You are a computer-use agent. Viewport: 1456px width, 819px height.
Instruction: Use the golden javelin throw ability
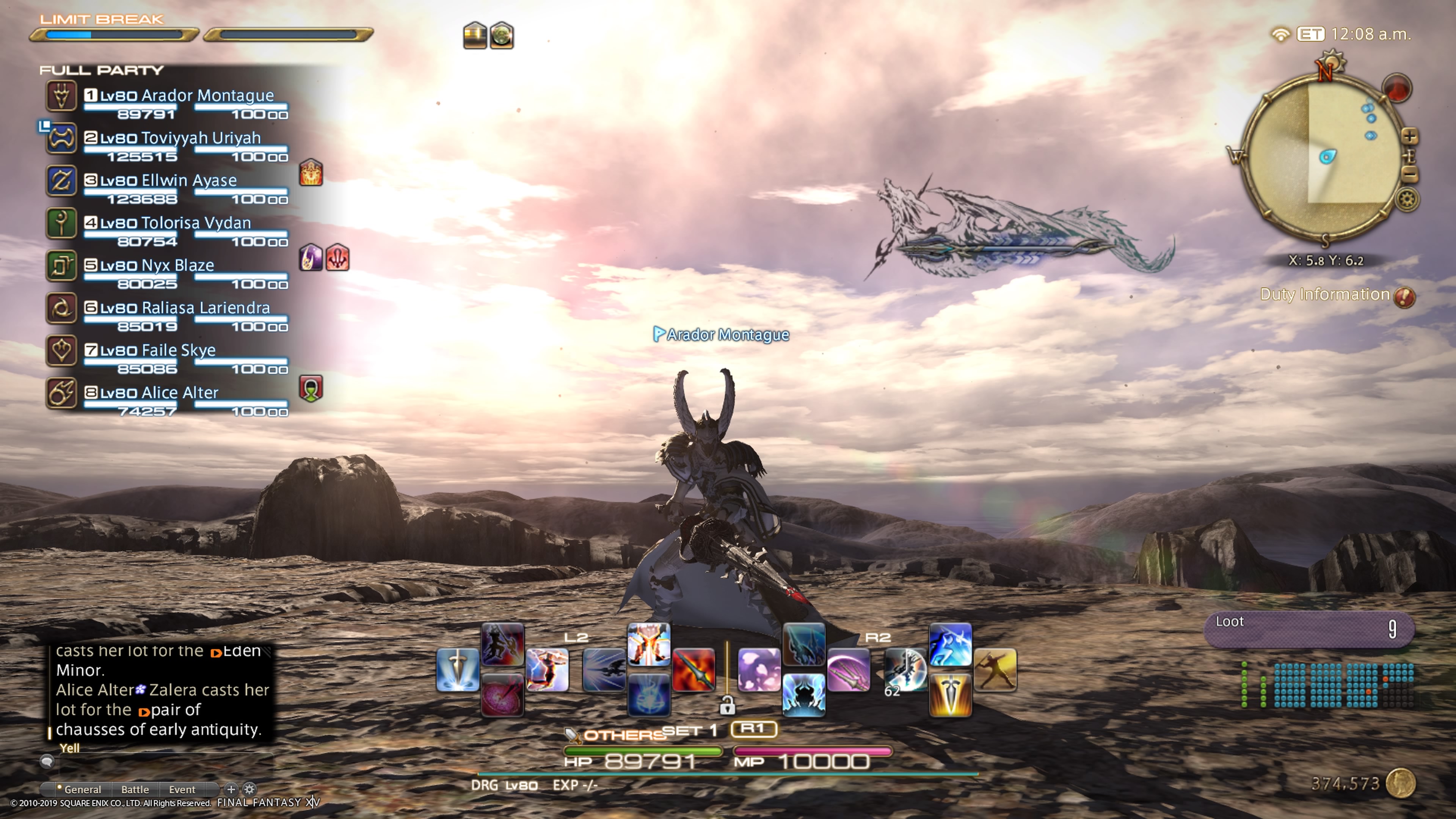point(995,670)
